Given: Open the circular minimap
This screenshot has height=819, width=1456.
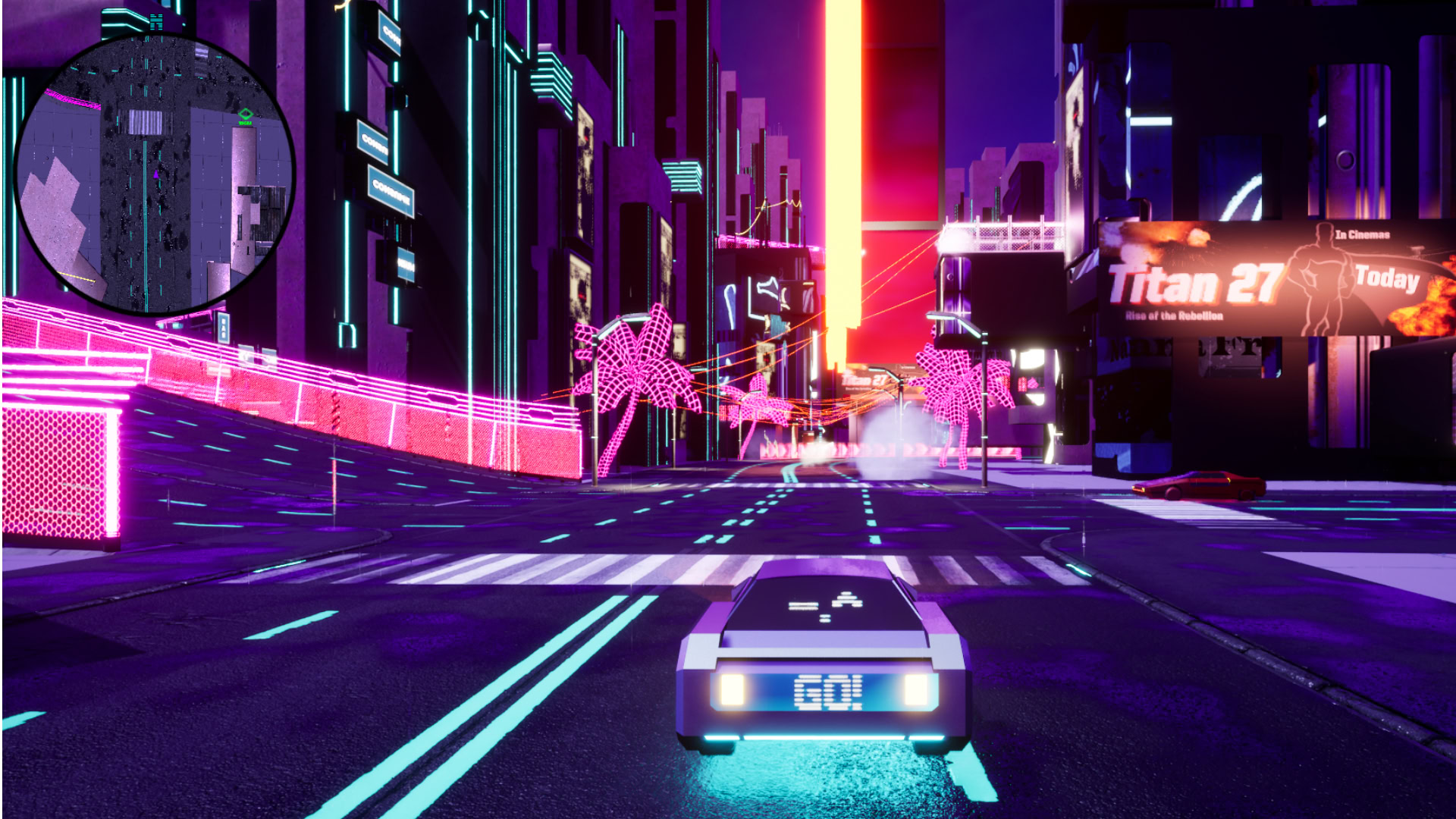Looking at the screenshot, I should pos(155,174).
